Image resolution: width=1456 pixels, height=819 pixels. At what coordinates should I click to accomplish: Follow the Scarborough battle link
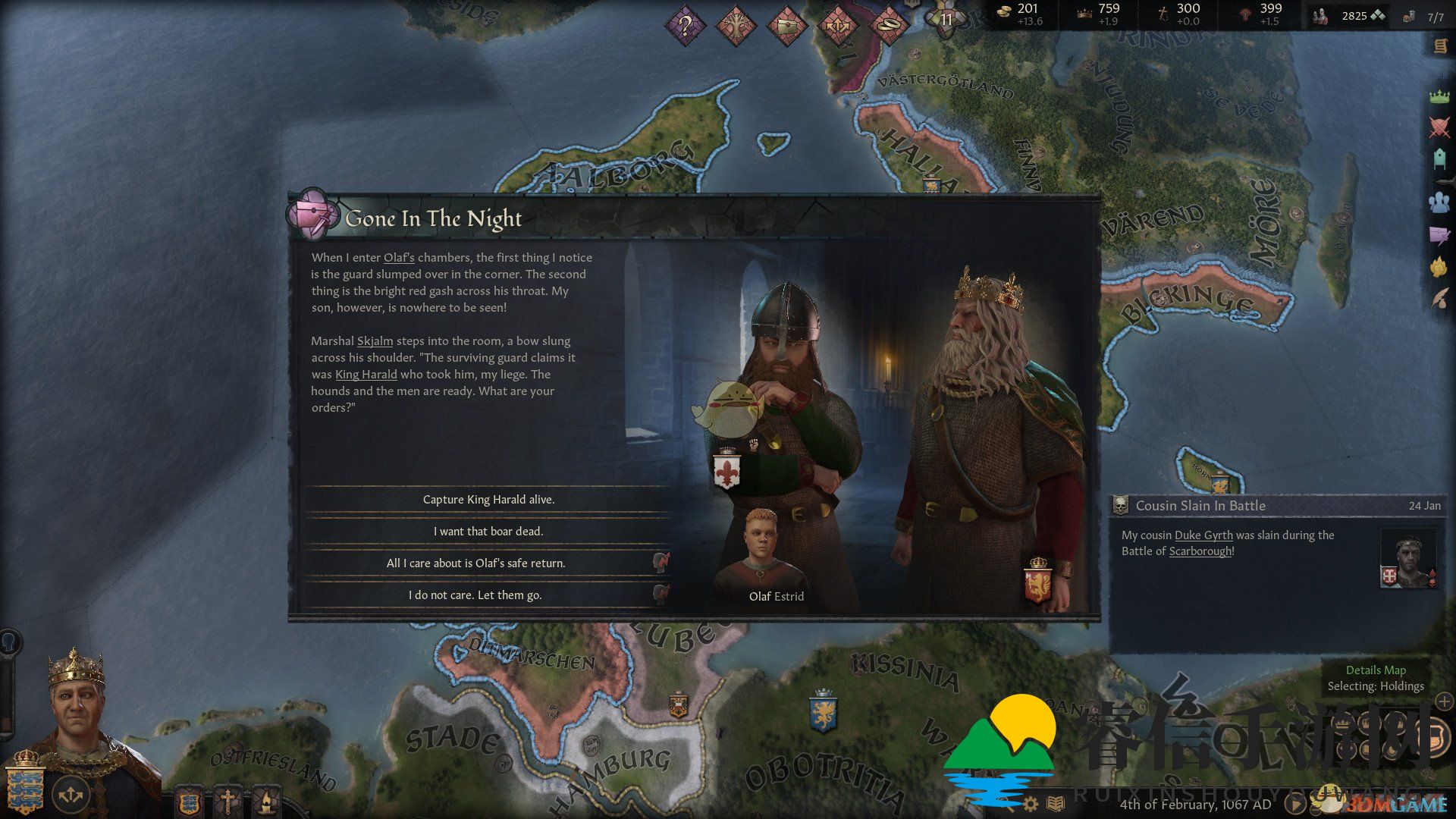pyautogui.click(x=1200, y=551)
